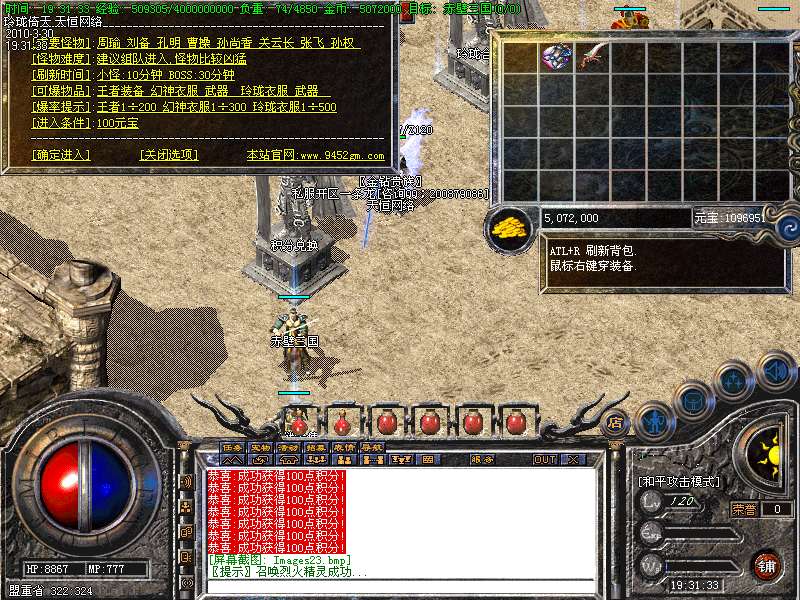
Task: Switch to the 宠物 pet tab
Action: click(261, 446)
